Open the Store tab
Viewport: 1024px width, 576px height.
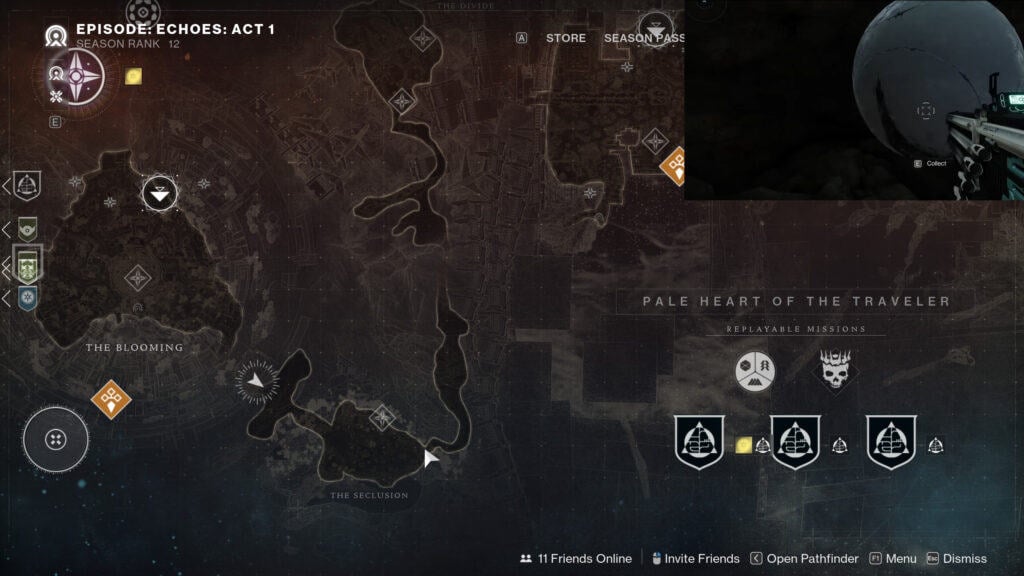click(566, 38)
